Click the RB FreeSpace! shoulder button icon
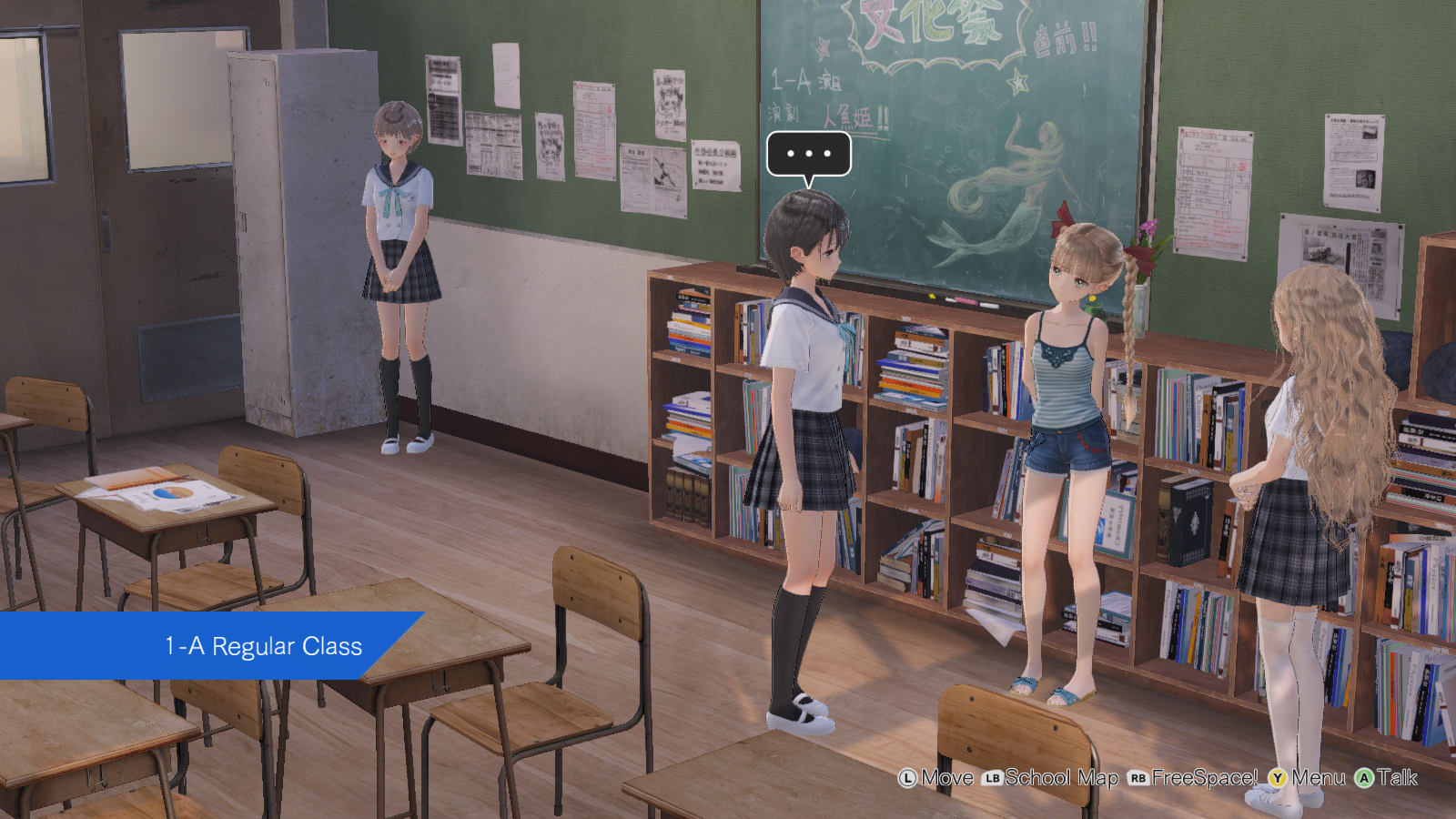Image resolution: width=1456 pixels, height=819 pixels. coord(1140,779)
